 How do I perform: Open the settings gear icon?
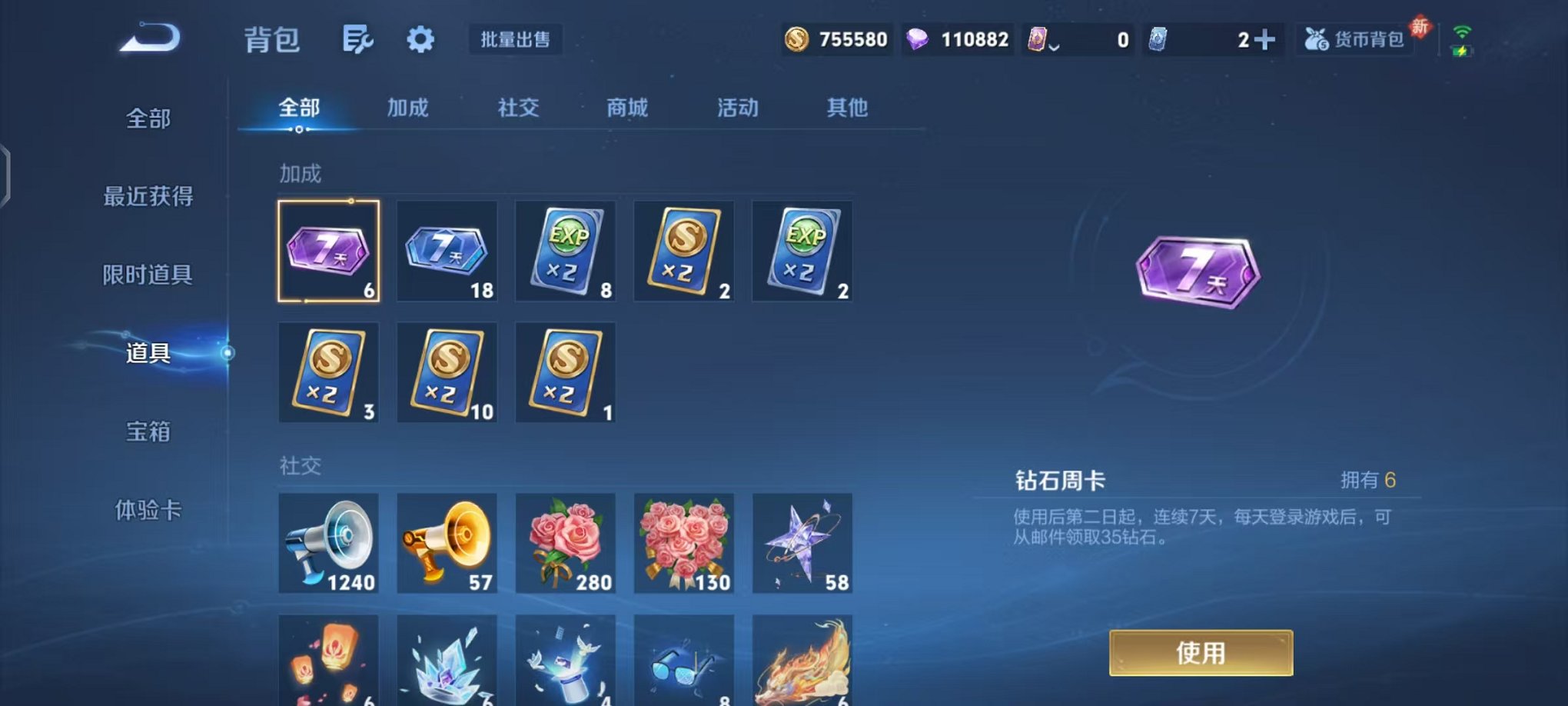(x=420, y=39)
